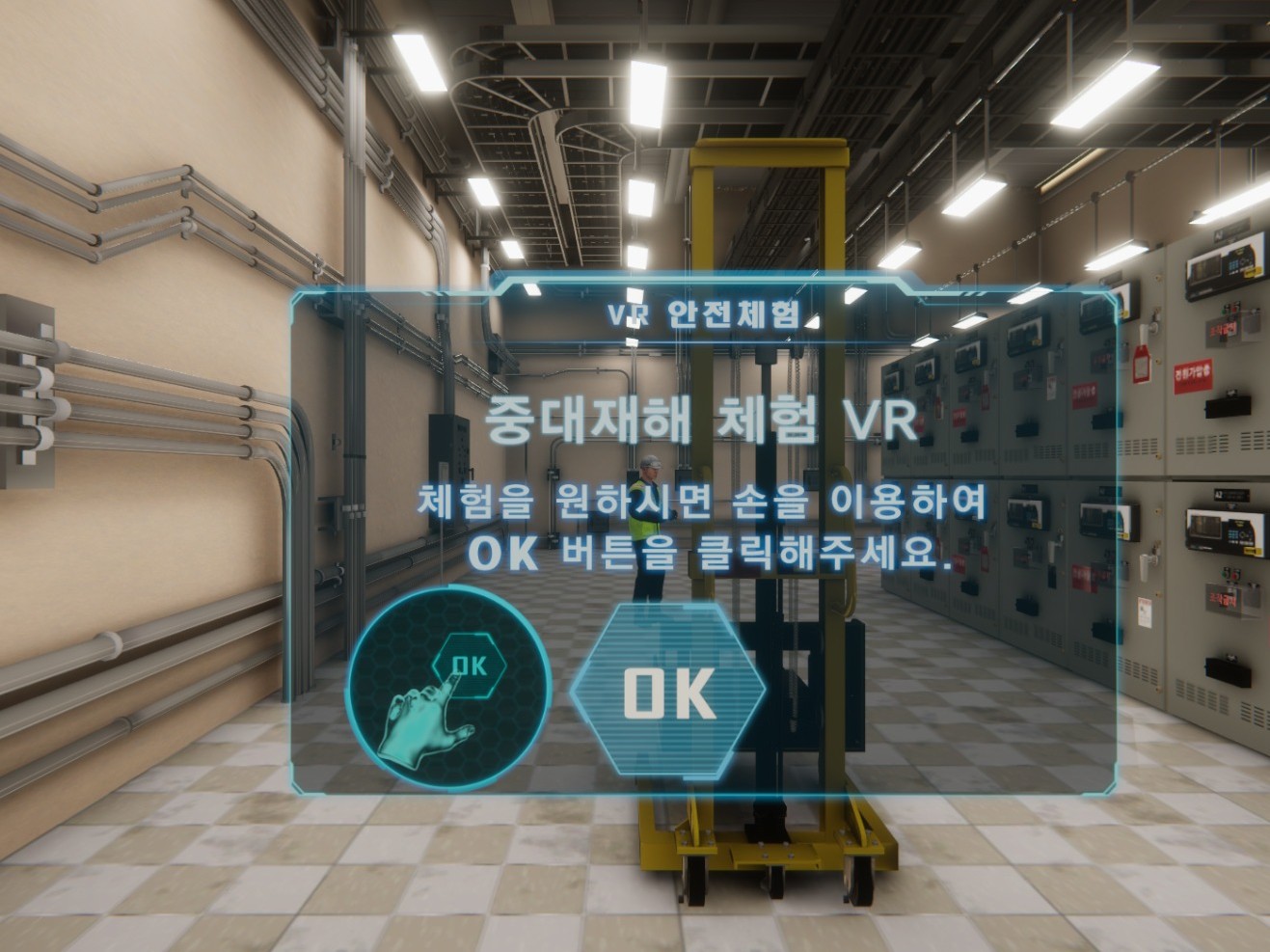This screenshot has width=1270, height=952.
Task: Click the black meter display on nearest cabinet
Action: 1224,532
